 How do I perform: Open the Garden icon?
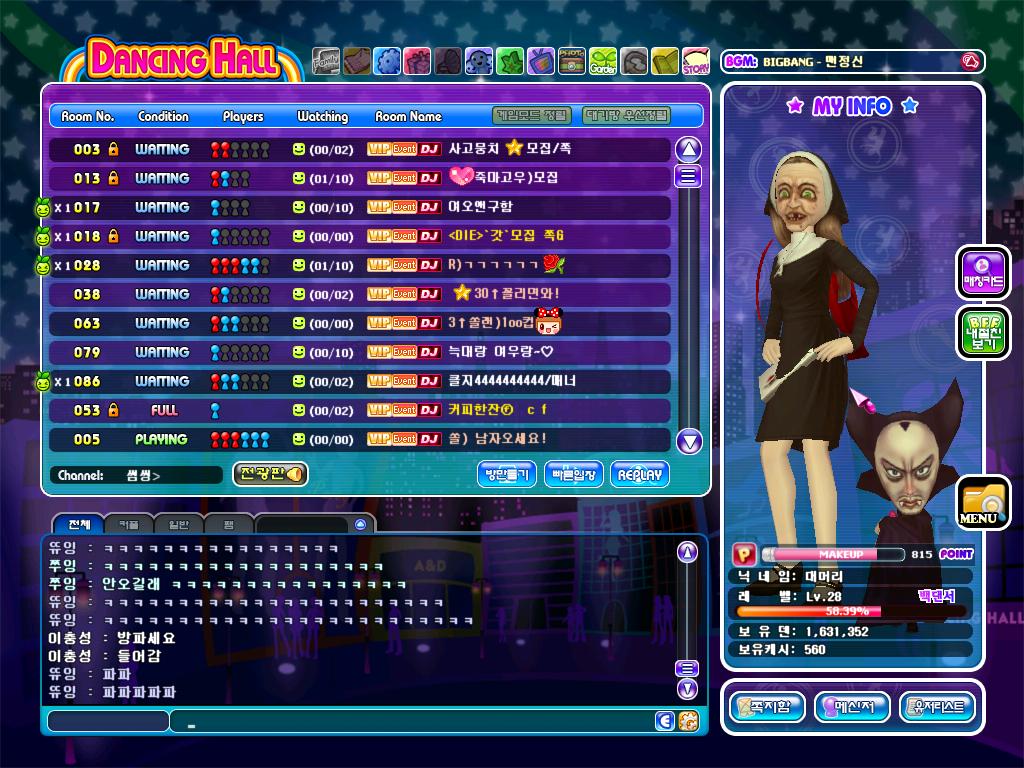(603, 62)
